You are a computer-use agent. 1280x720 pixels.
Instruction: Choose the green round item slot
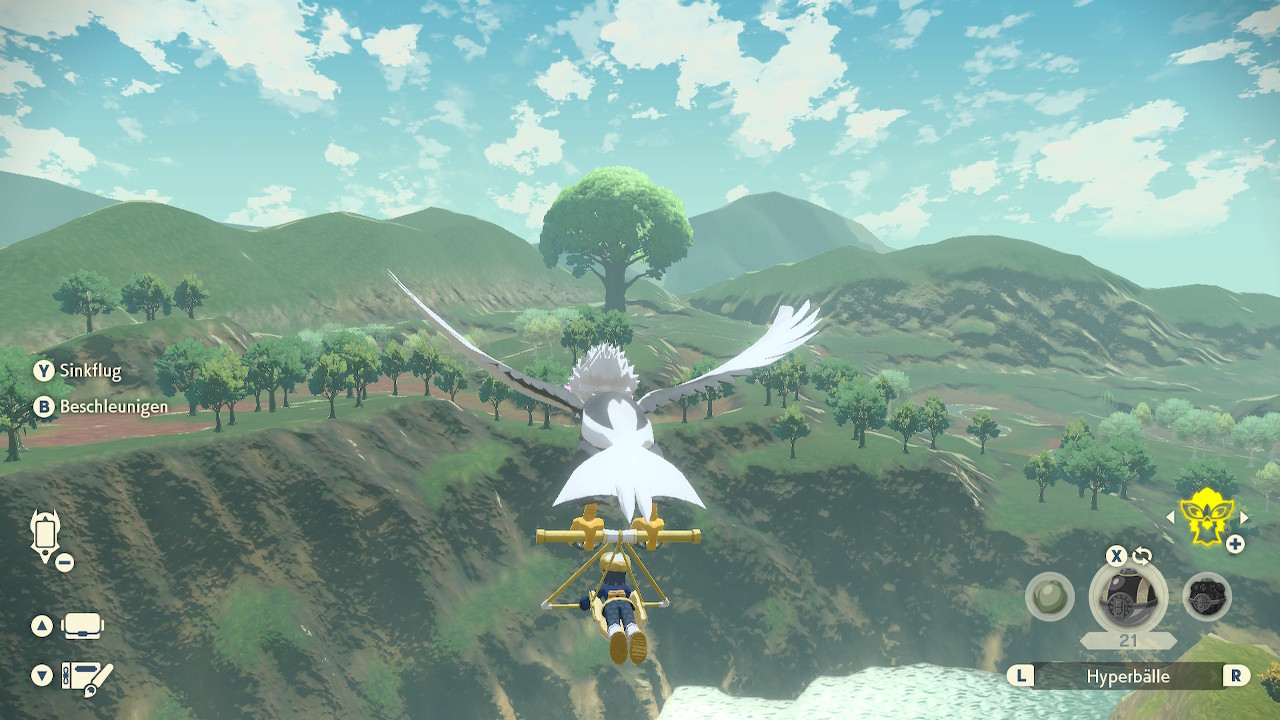1049,597
